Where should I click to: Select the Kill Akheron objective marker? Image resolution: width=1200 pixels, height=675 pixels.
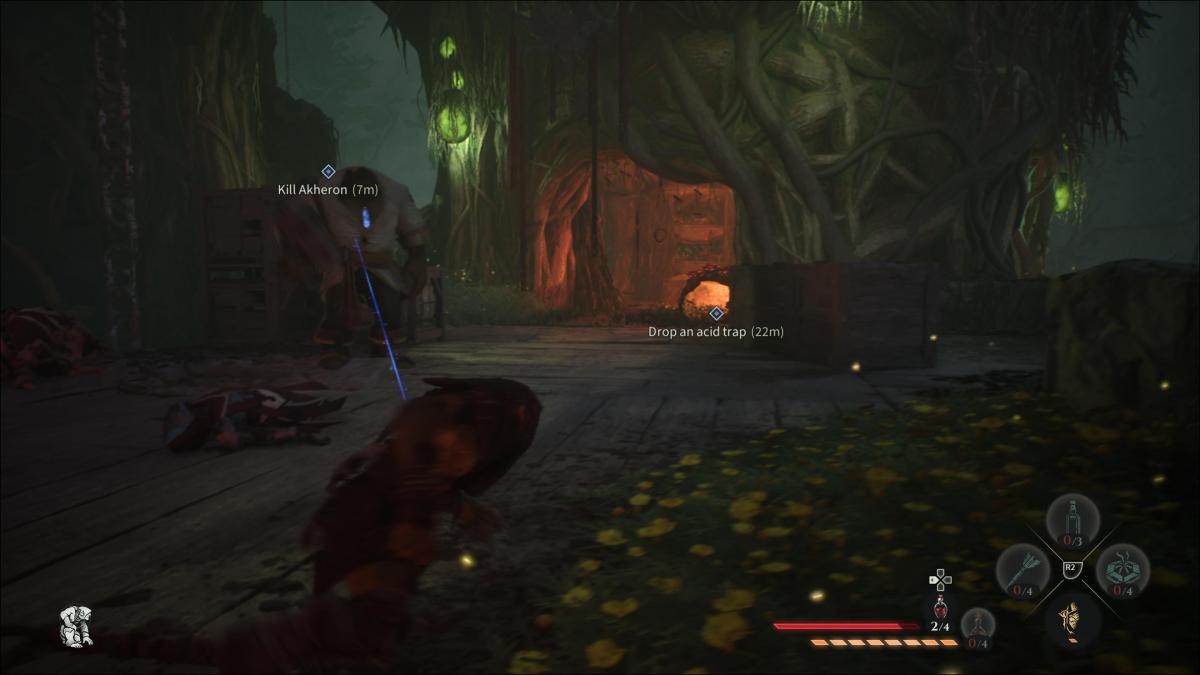coord(328,172)
